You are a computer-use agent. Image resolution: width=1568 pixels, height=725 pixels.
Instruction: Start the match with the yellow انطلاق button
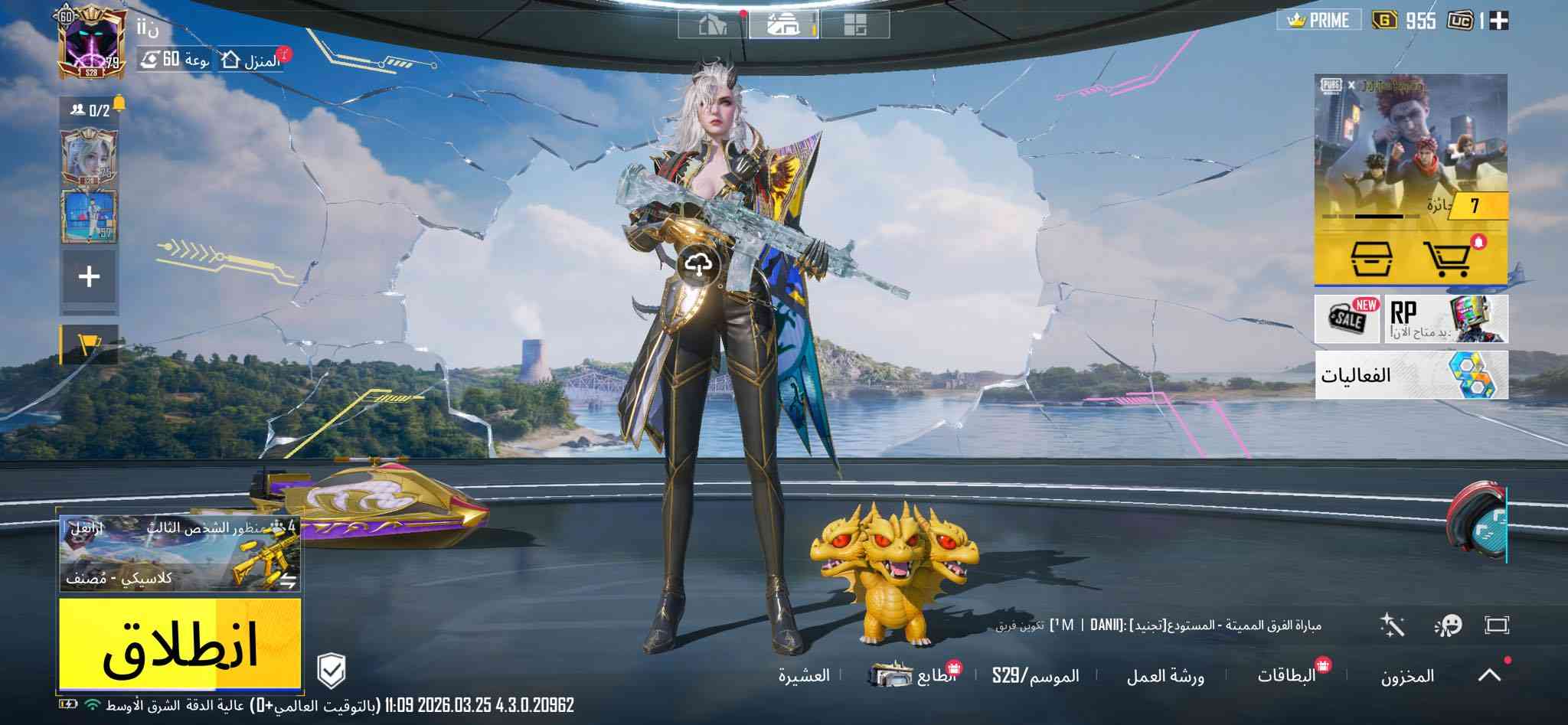180,644
